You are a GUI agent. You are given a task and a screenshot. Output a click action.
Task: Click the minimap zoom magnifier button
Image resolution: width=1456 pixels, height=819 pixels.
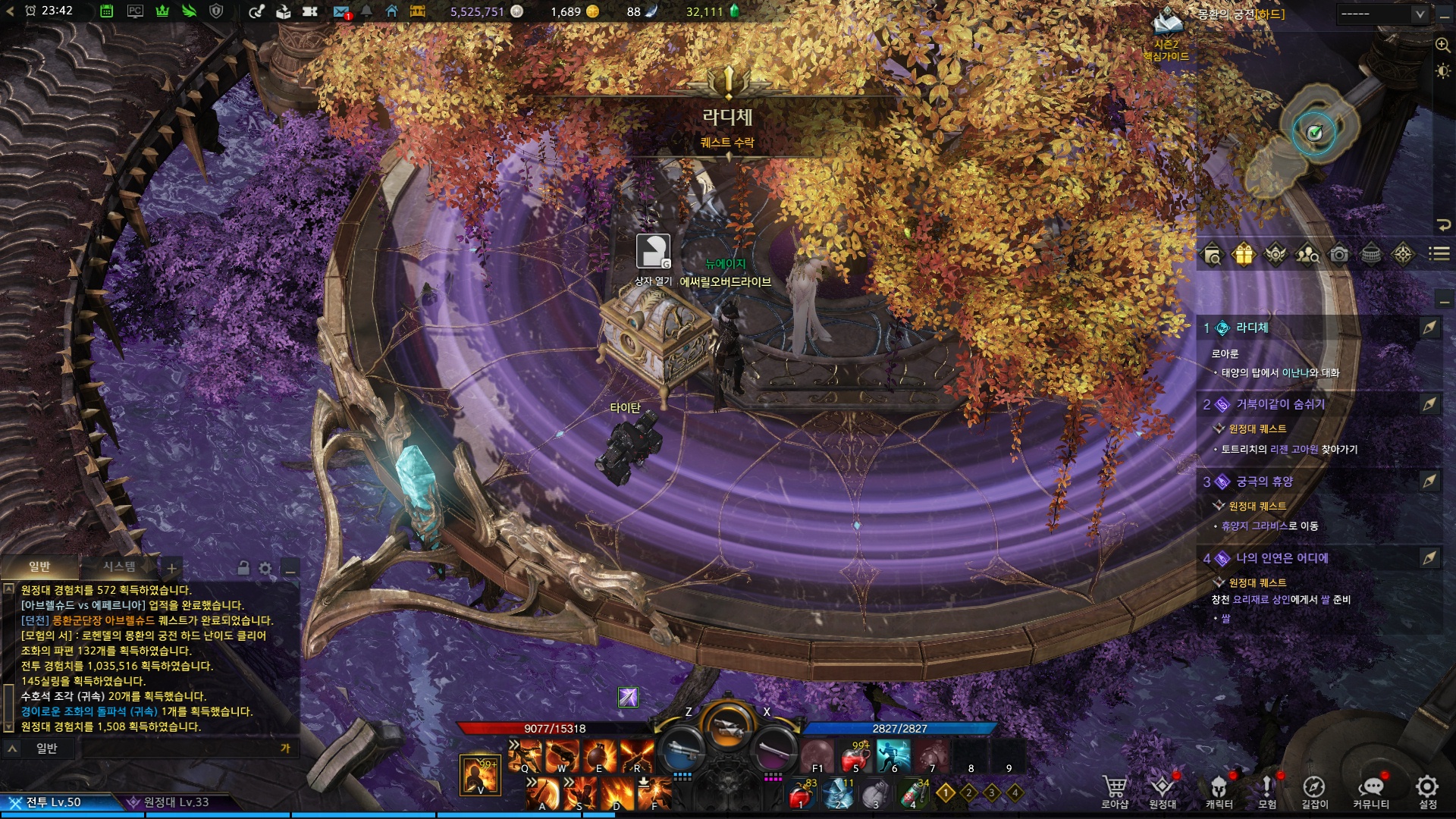pos(1442,45)
